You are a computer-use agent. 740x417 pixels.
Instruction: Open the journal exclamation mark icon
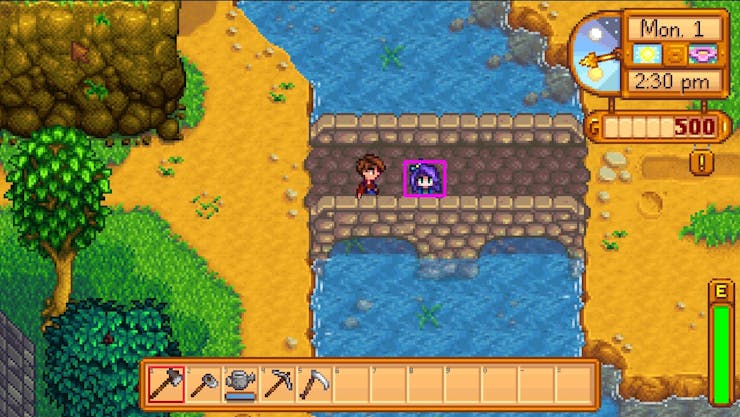703,160
